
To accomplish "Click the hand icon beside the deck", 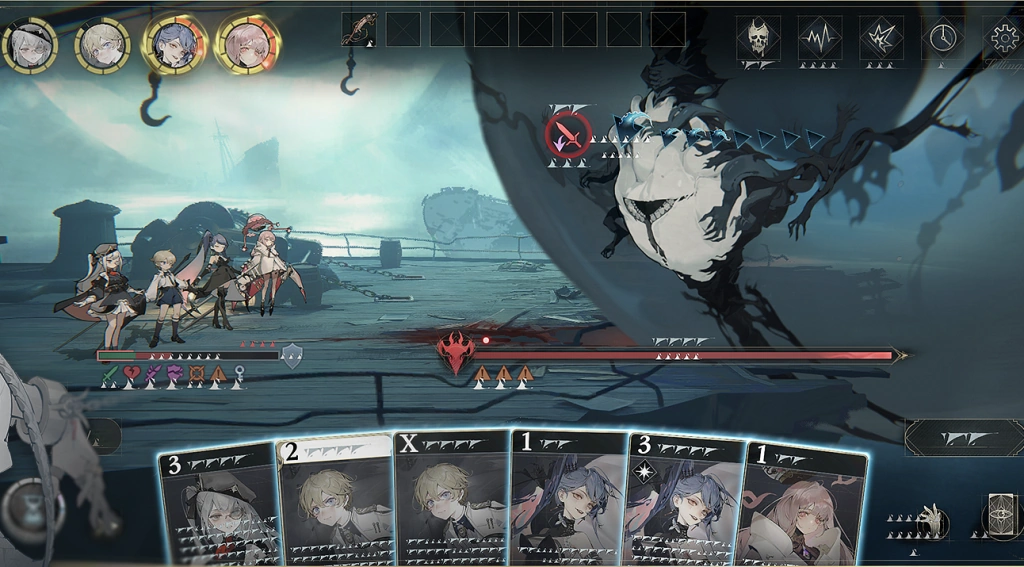I will click(932, 520).
